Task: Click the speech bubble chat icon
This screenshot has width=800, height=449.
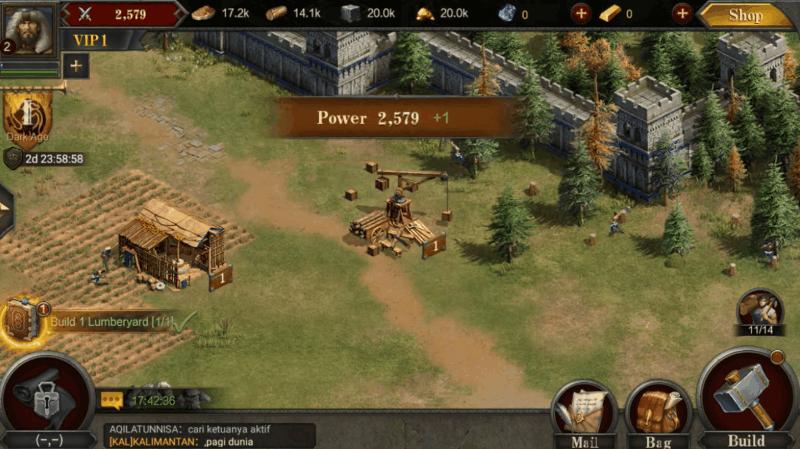Action: tap(112, 400)
